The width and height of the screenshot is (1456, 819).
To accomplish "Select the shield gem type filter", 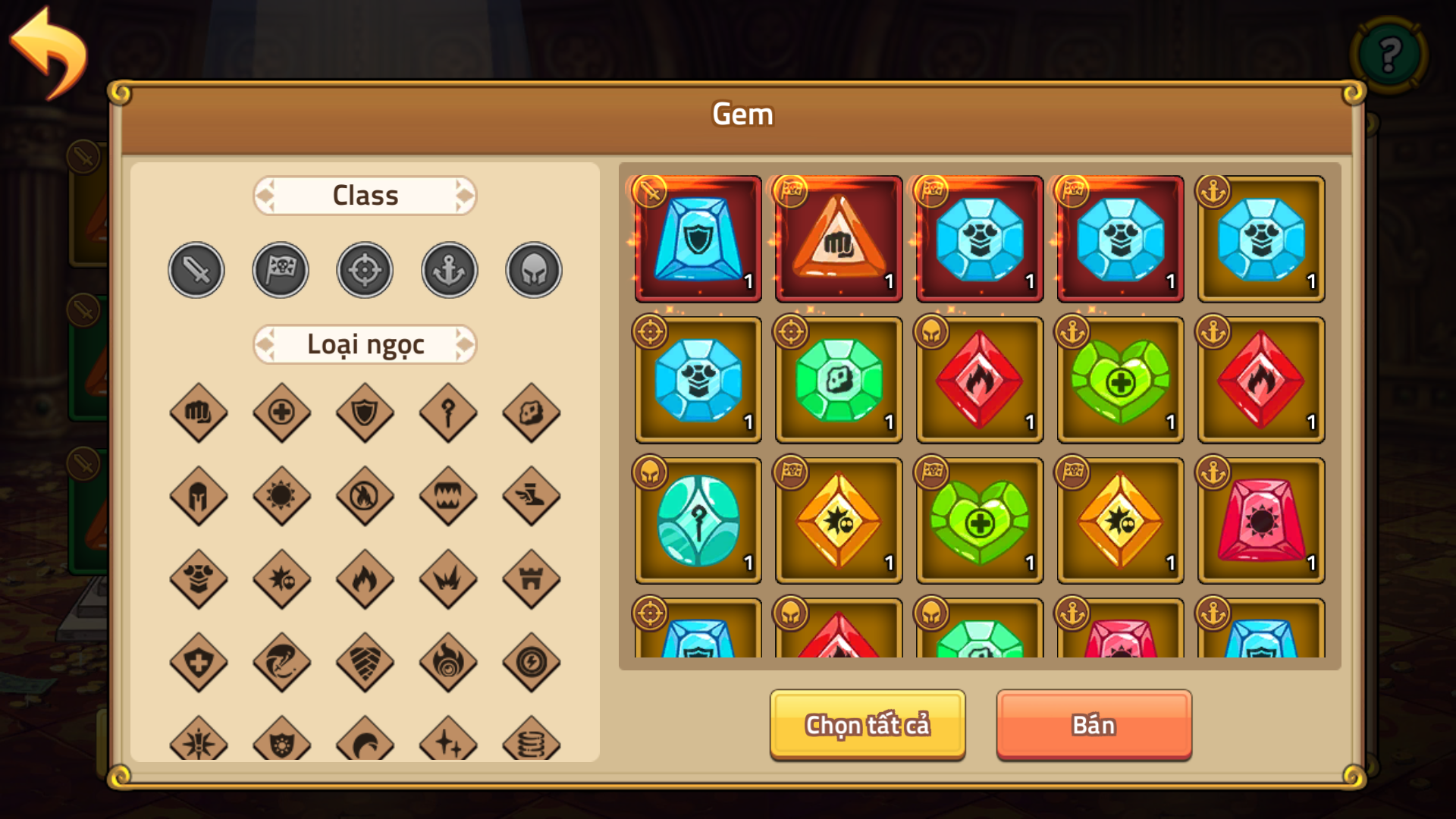I will pyautogui.click(x=364, y=413).
